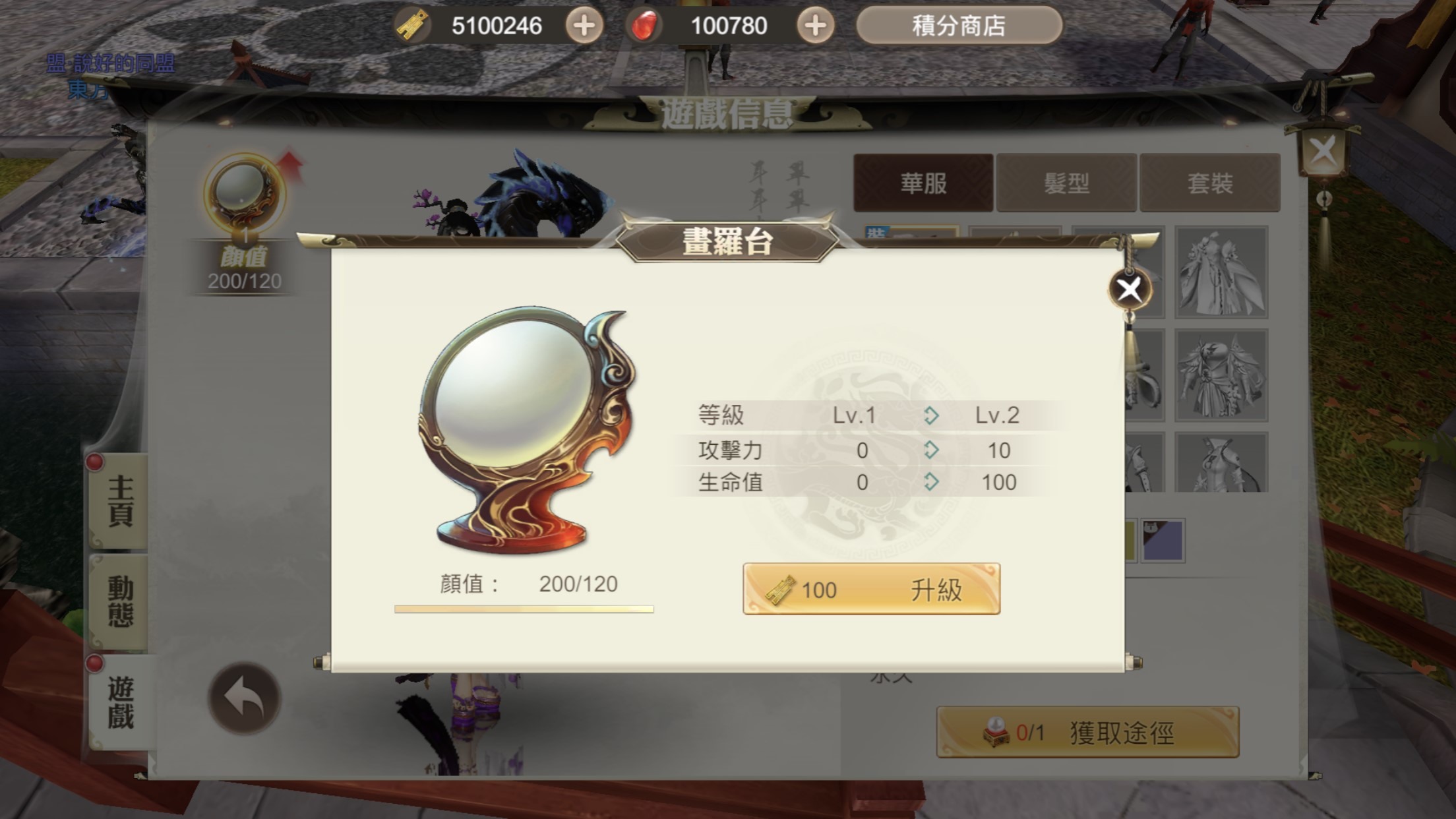Click the golden key currency icon

(413, 26)
